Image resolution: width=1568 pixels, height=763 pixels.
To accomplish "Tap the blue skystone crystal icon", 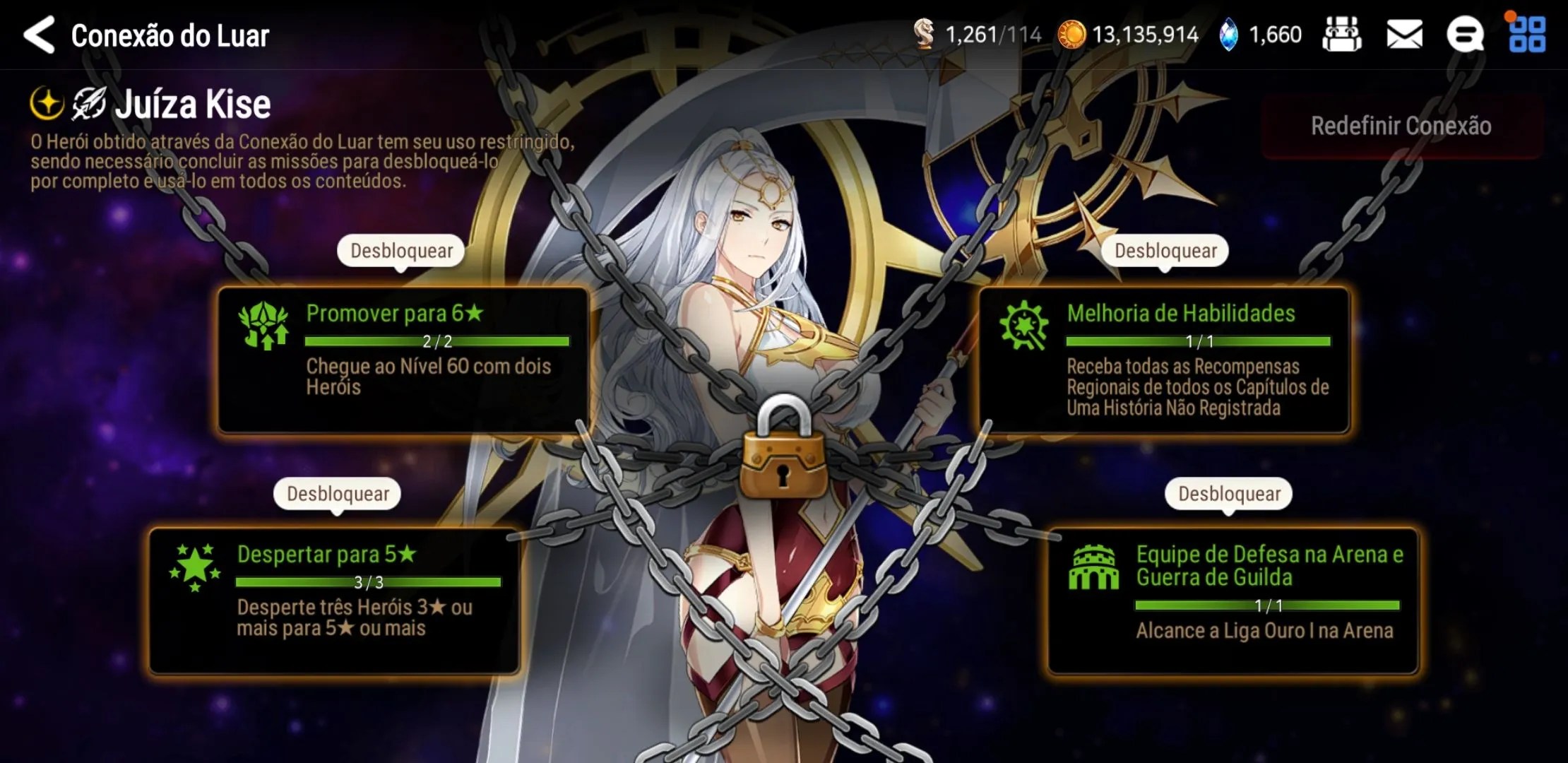I will (x=1229, y=35).
